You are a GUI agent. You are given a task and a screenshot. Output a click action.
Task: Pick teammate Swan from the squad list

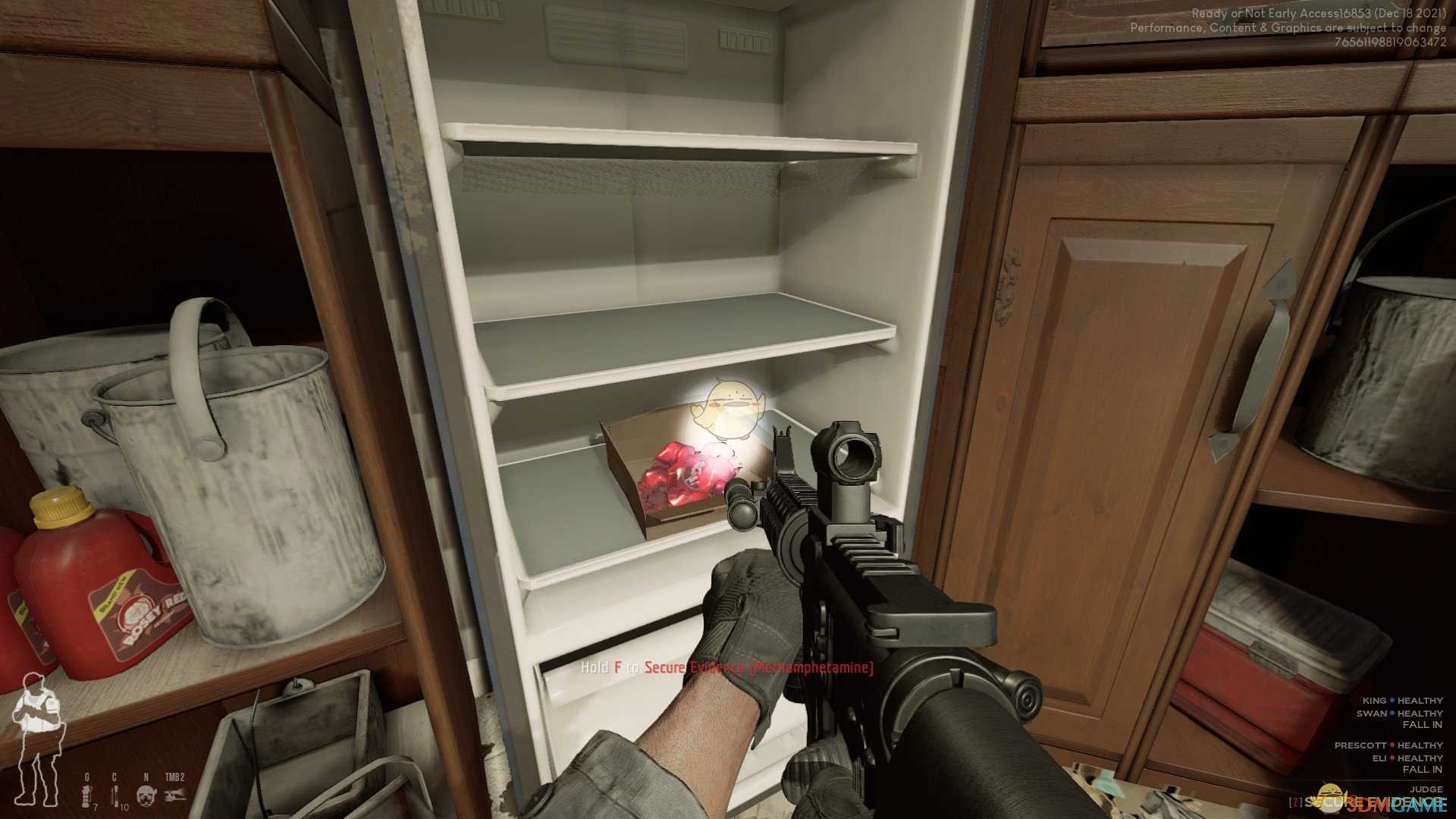tap(1371, 714)
